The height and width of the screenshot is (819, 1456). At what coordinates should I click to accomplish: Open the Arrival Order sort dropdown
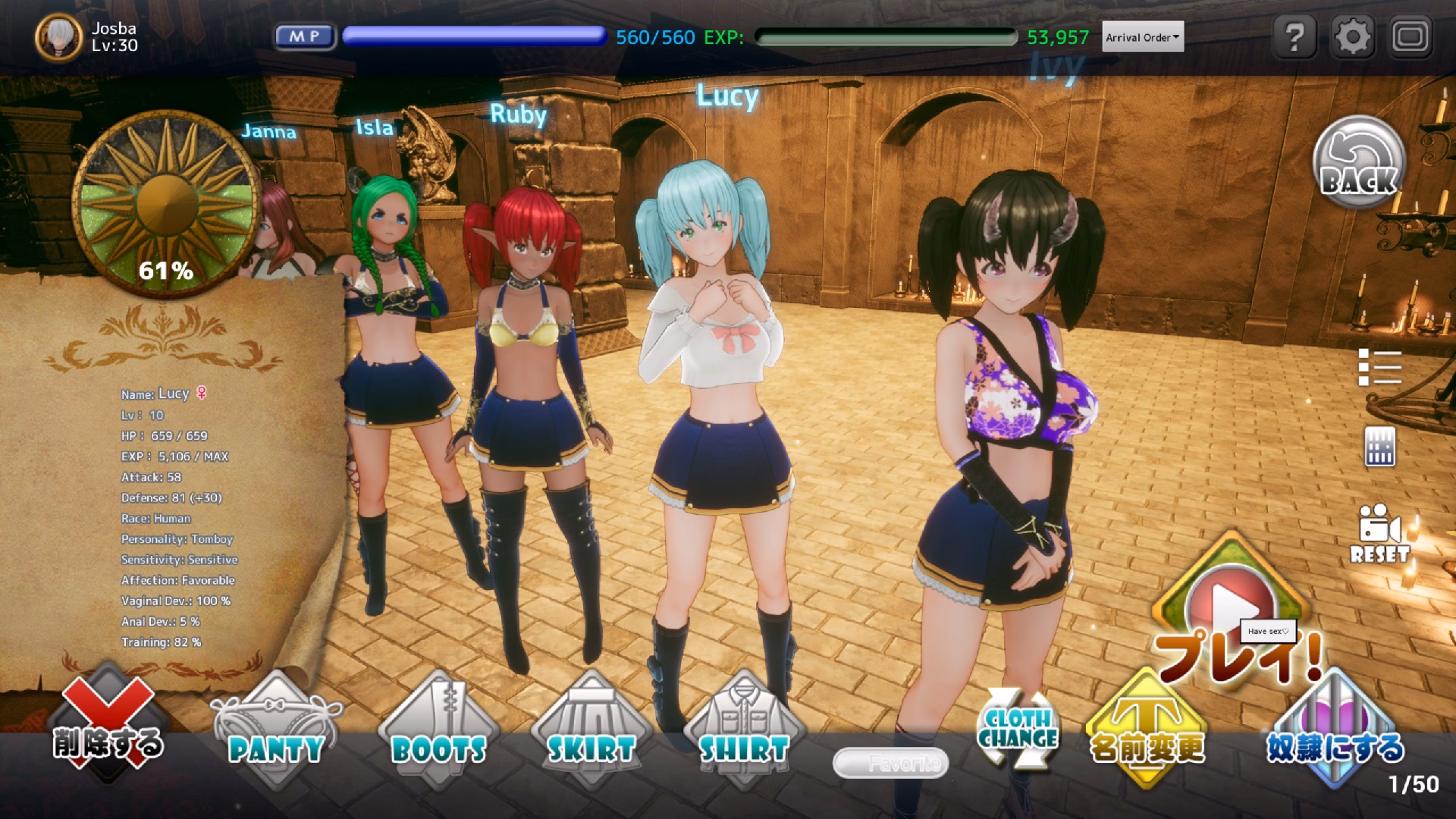[x=1142, y=37]
